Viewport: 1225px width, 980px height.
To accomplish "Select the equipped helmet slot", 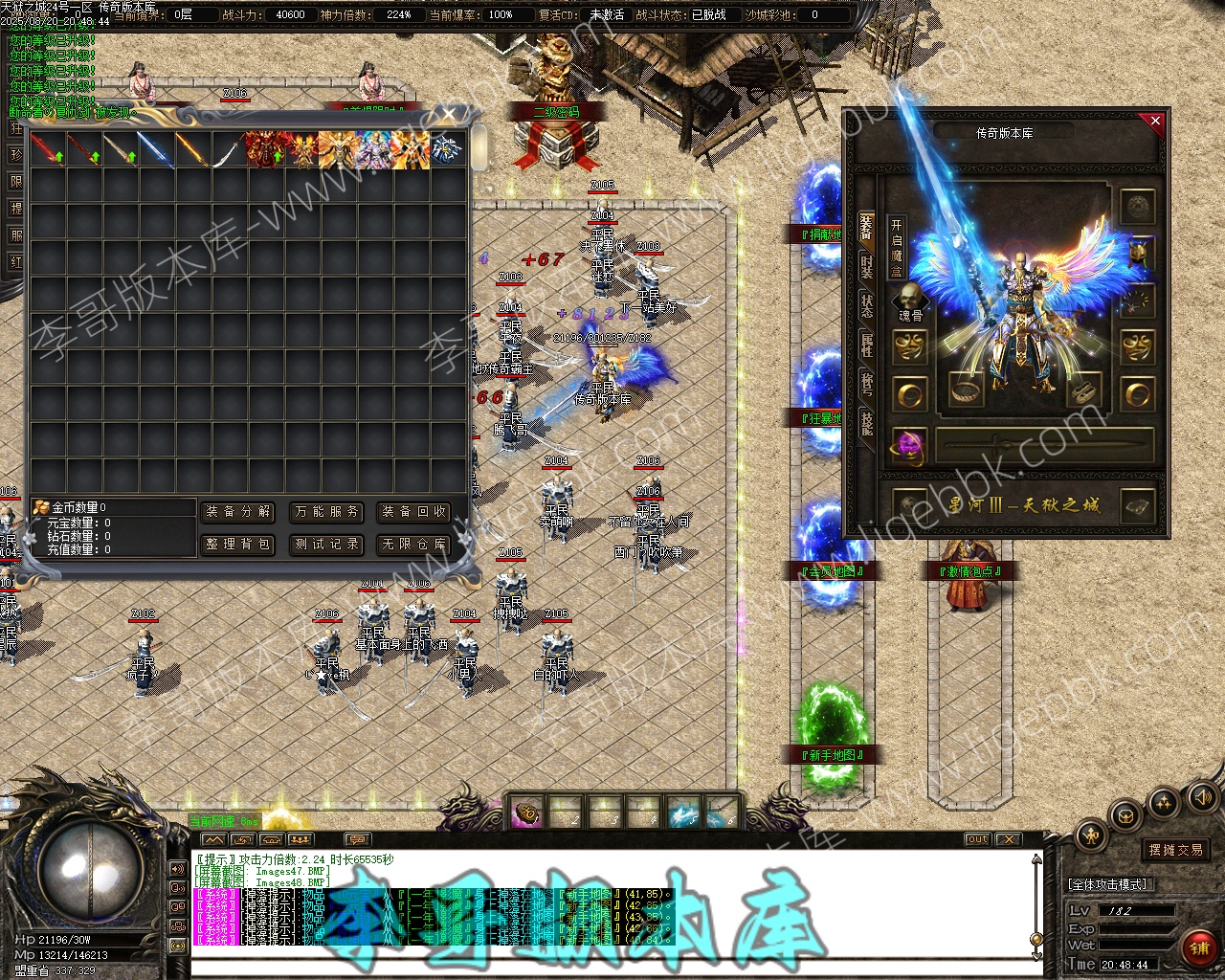I will [1138, 254].
